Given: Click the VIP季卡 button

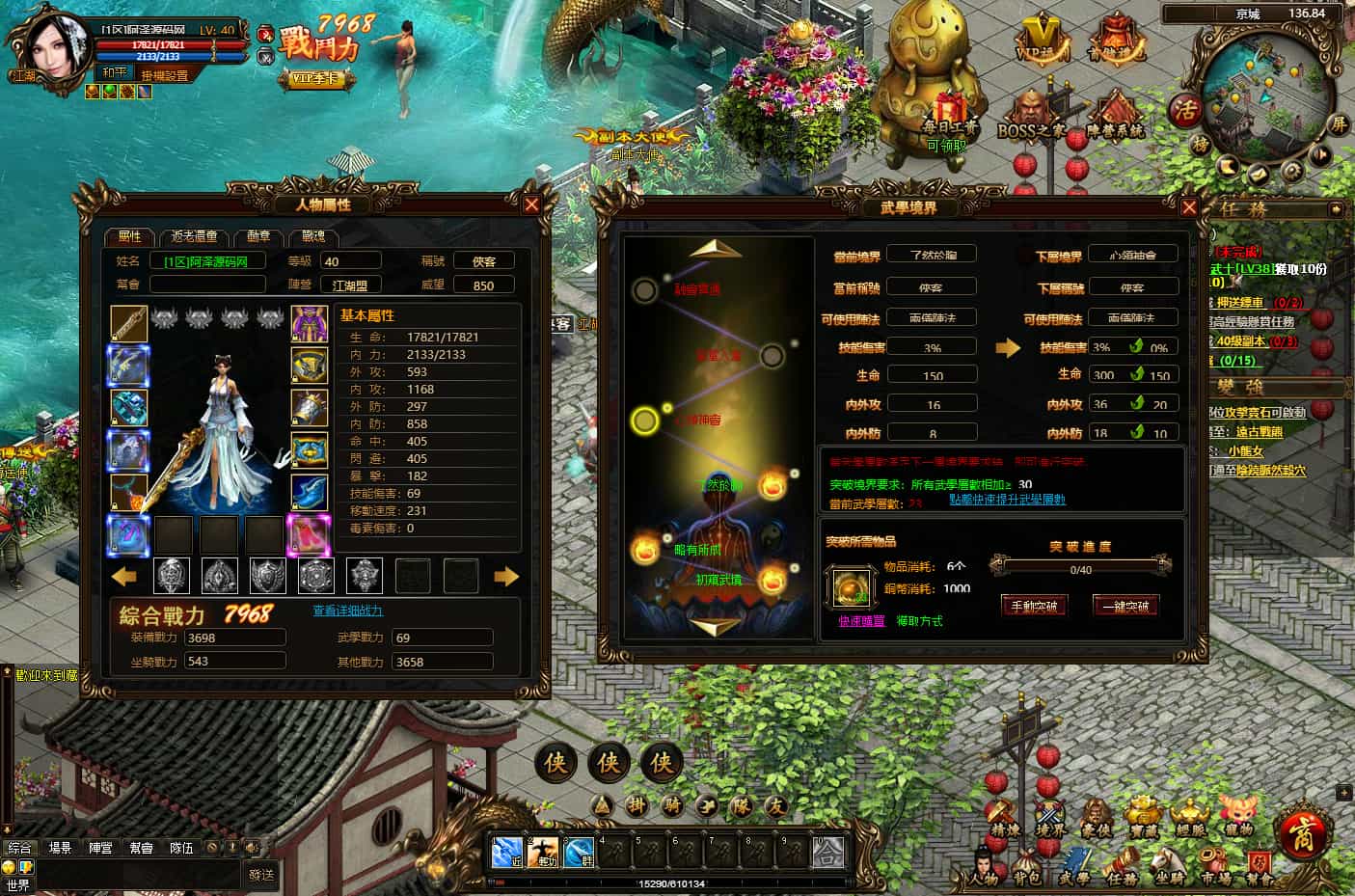Looking at the screenshot, I should tap(313, 79).
